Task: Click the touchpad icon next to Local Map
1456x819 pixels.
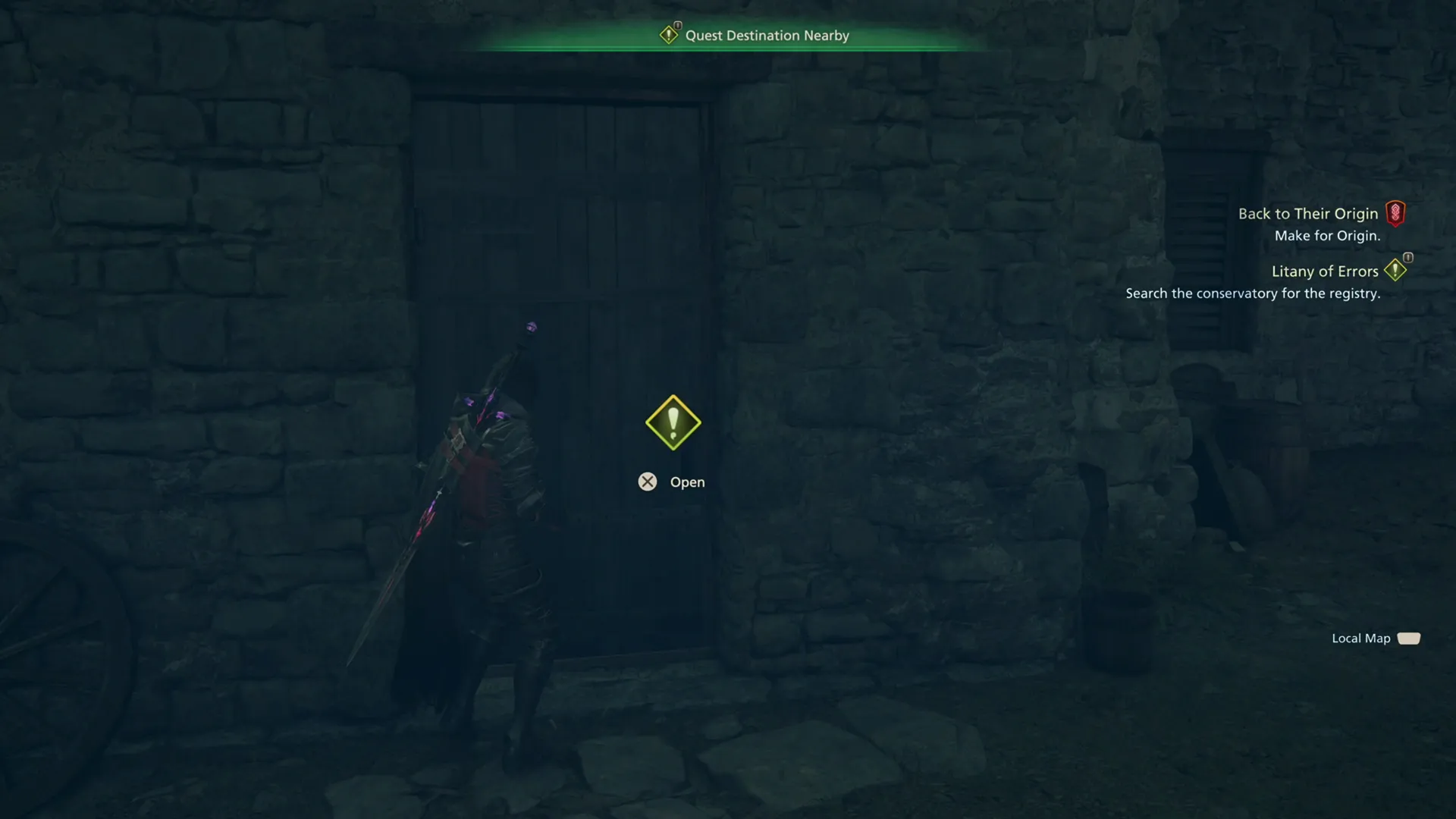Action: click(1410, 638)
